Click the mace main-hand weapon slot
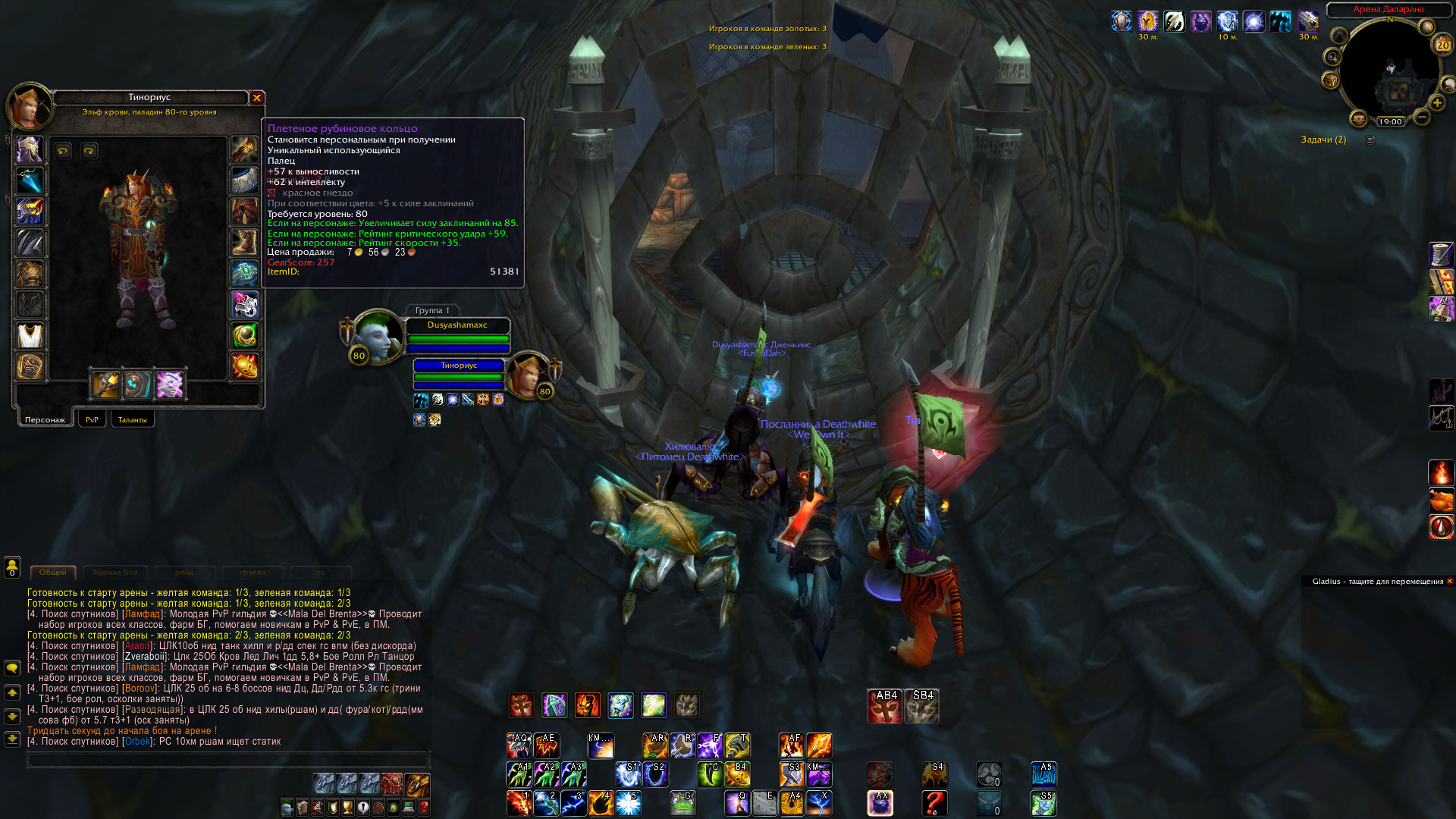The height and width of the screenshot is (819, 1456). click(105, 385)
